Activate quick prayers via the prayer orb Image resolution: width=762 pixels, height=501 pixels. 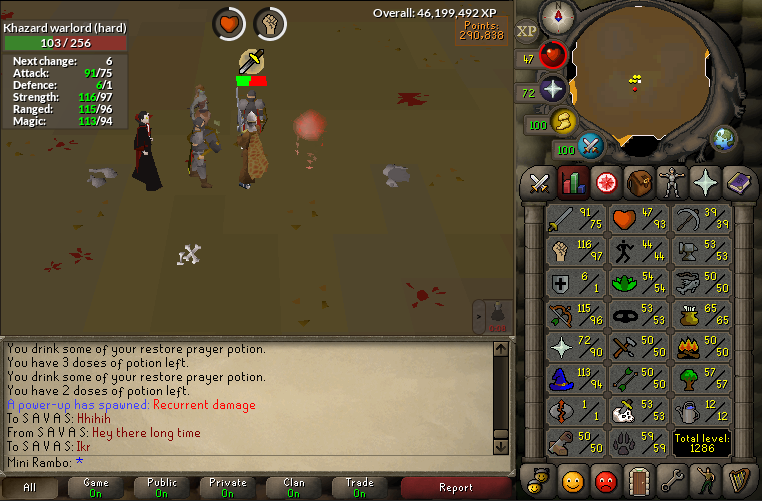[x=551, y=90]
